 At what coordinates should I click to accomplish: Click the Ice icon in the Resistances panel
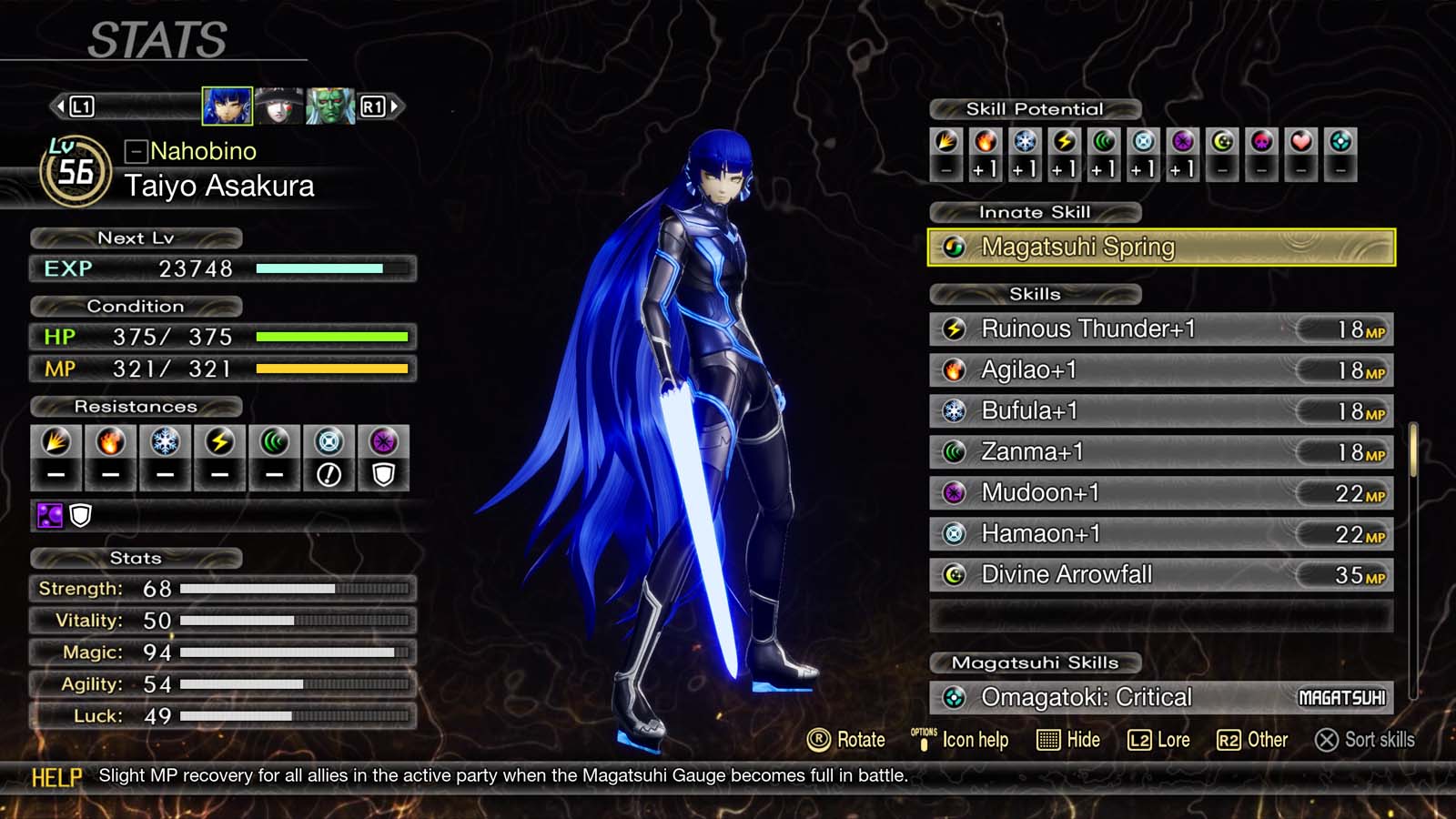click(165, 442)
